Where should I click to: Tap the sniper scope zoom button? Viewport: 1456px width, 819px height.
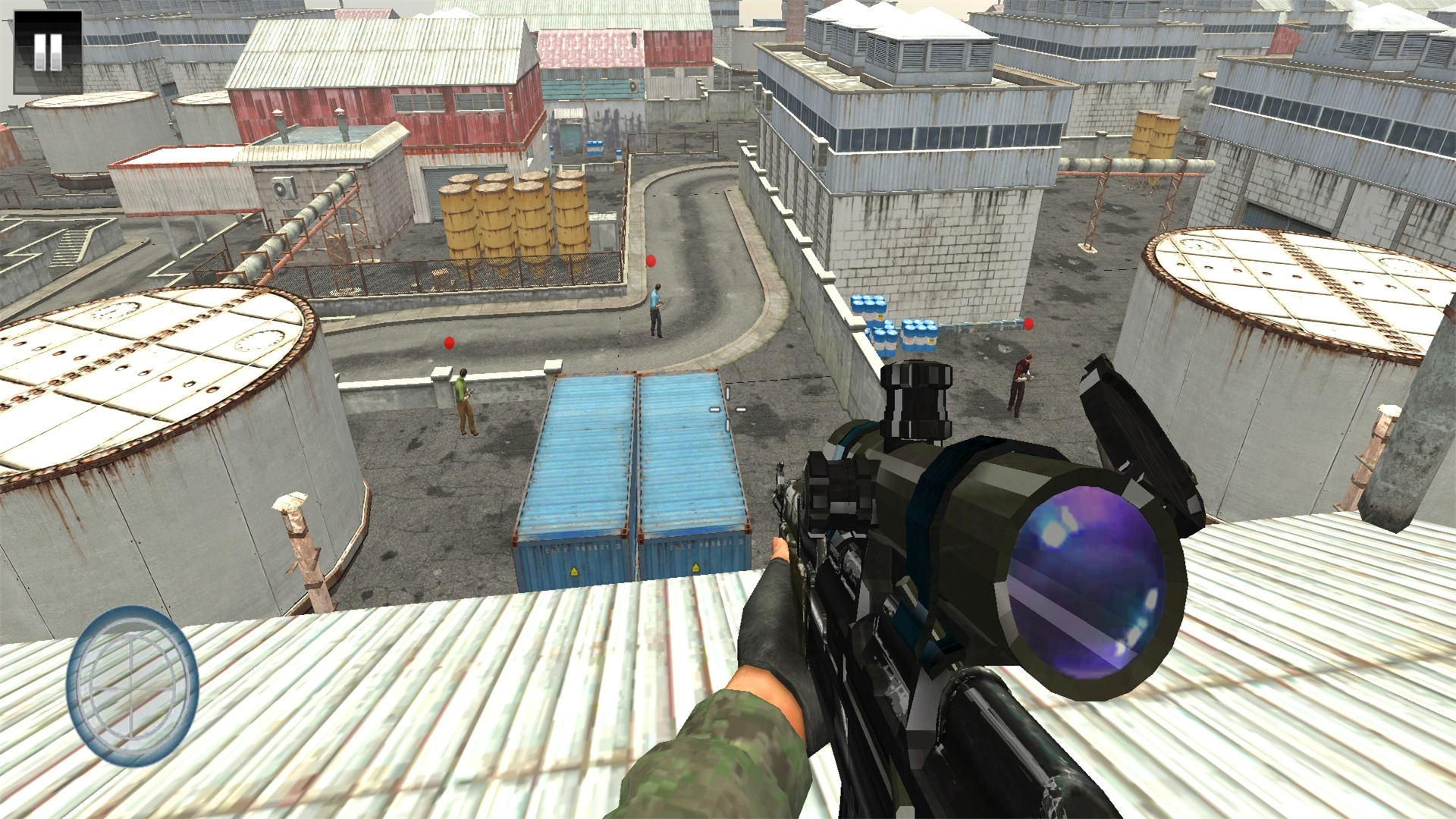pos(132,686)
